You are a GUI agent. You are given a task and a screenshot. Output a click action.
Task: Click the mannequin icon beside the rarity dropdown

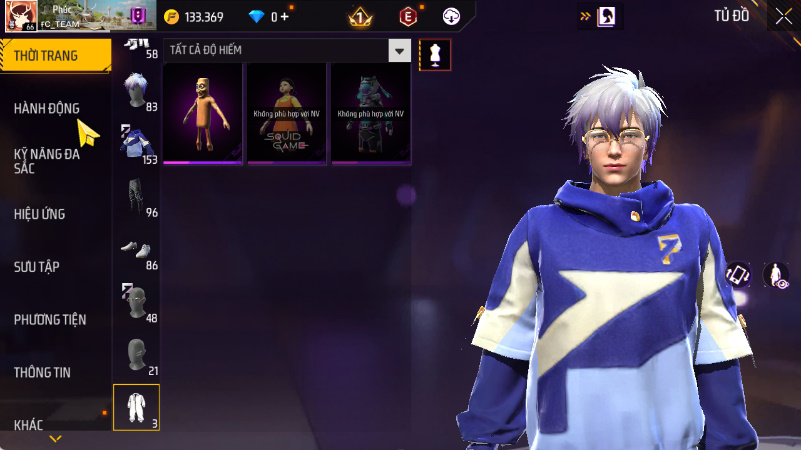(x=435, y=55)
